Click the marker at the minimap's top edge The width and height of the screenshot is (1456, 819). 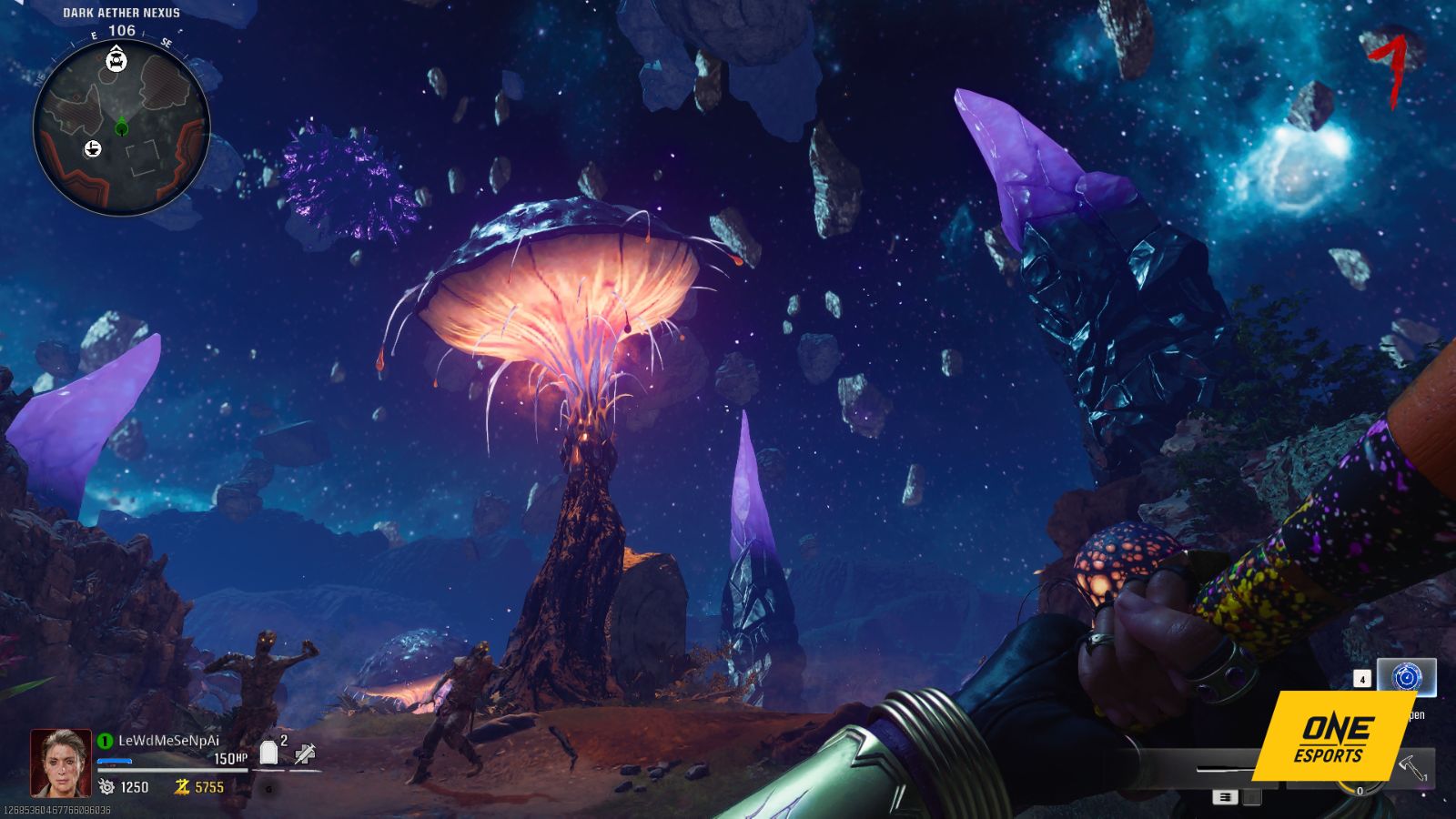(x=116, y=61)
